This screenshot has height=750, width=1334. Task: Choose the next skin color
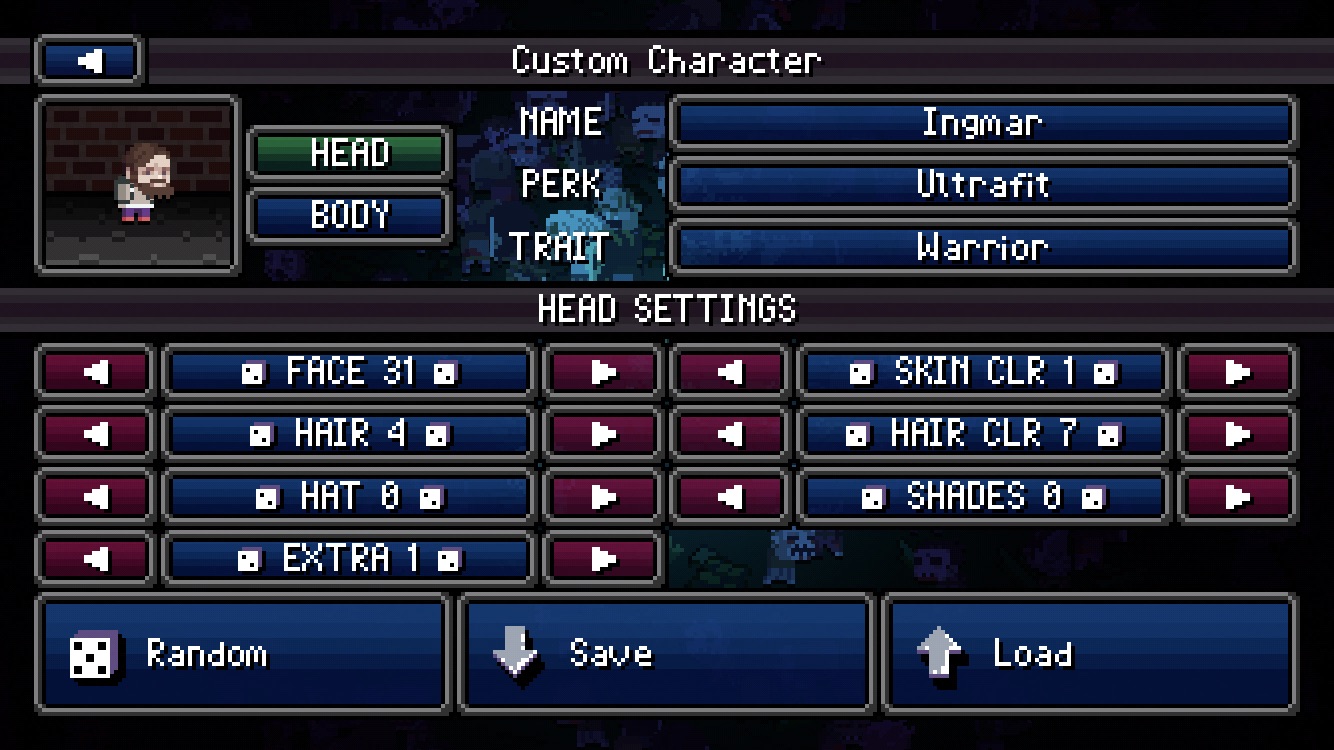[x=1237, y=372]
